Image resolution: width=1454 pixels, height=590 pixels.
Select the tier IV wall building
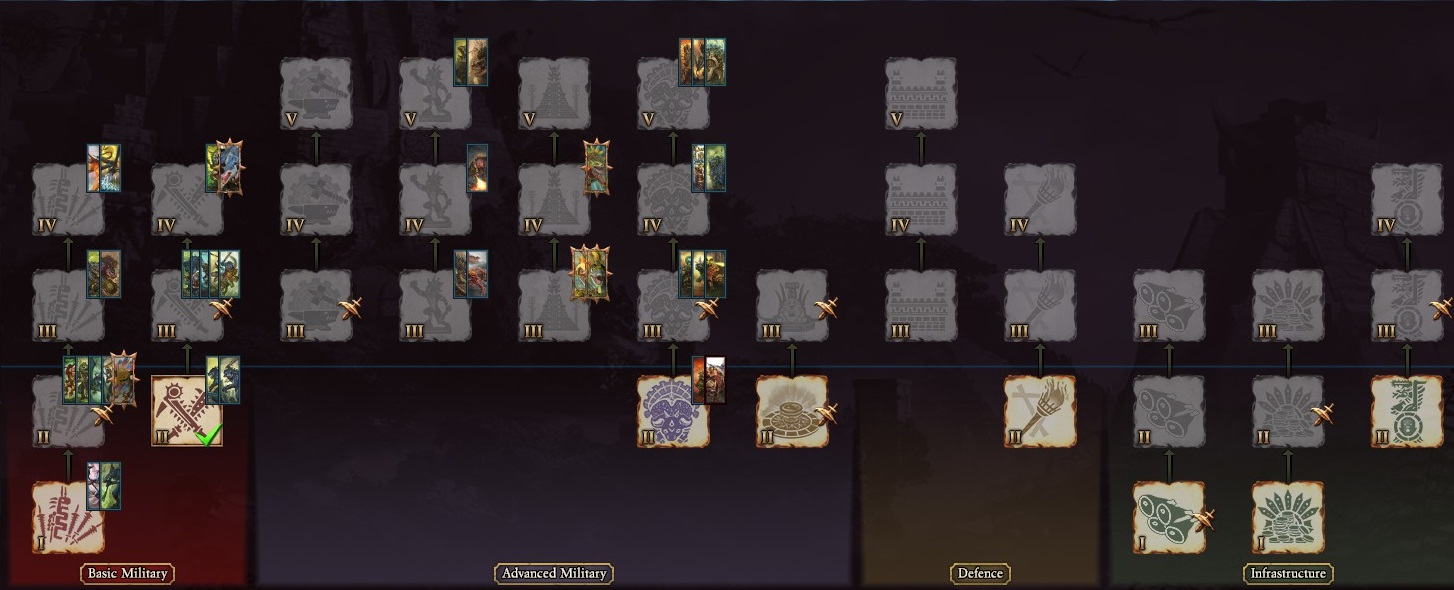coord(921,199)
